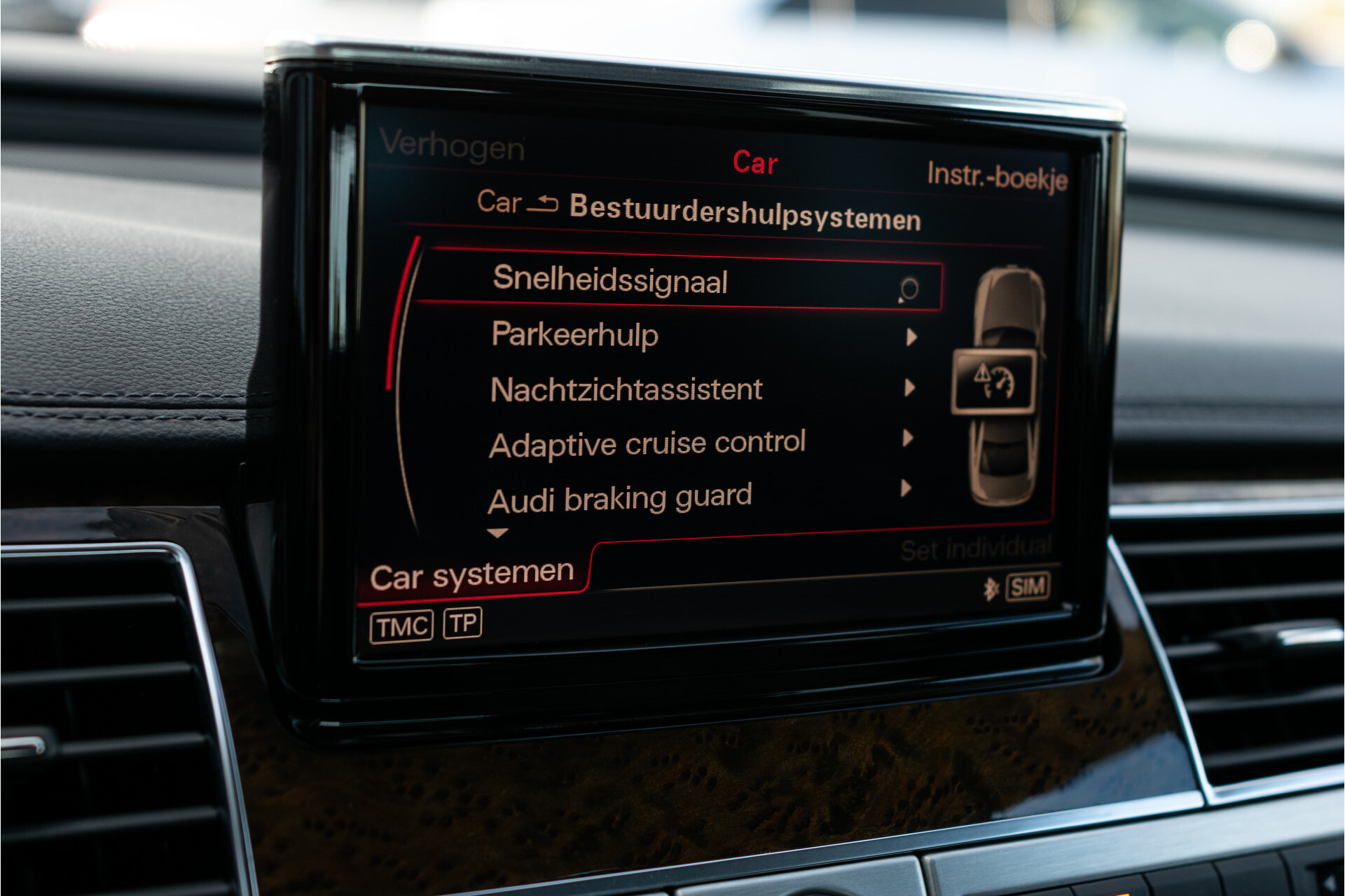Viewport: 1345px width, 896px height.
Task: Open the Car menu heading
Action: [x=754, y=162]
